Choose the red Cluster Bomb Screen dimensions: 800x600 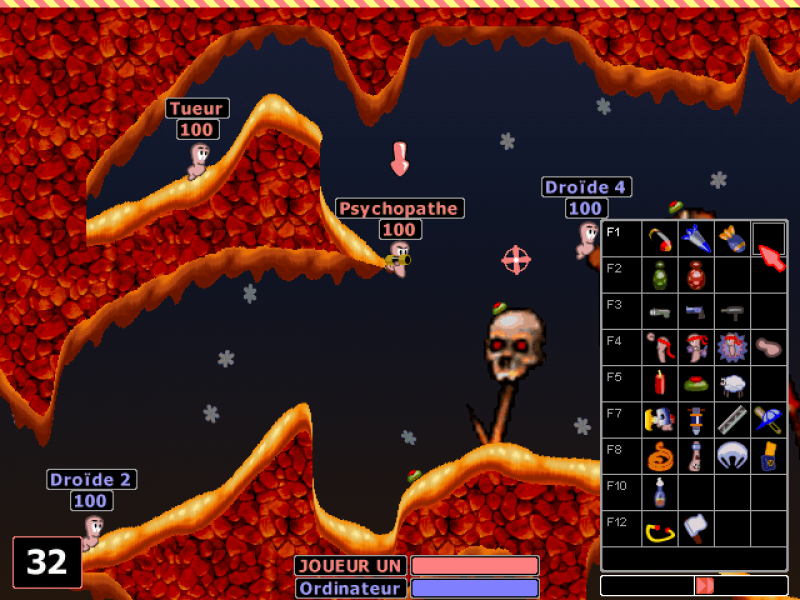(x=695, y=275)
